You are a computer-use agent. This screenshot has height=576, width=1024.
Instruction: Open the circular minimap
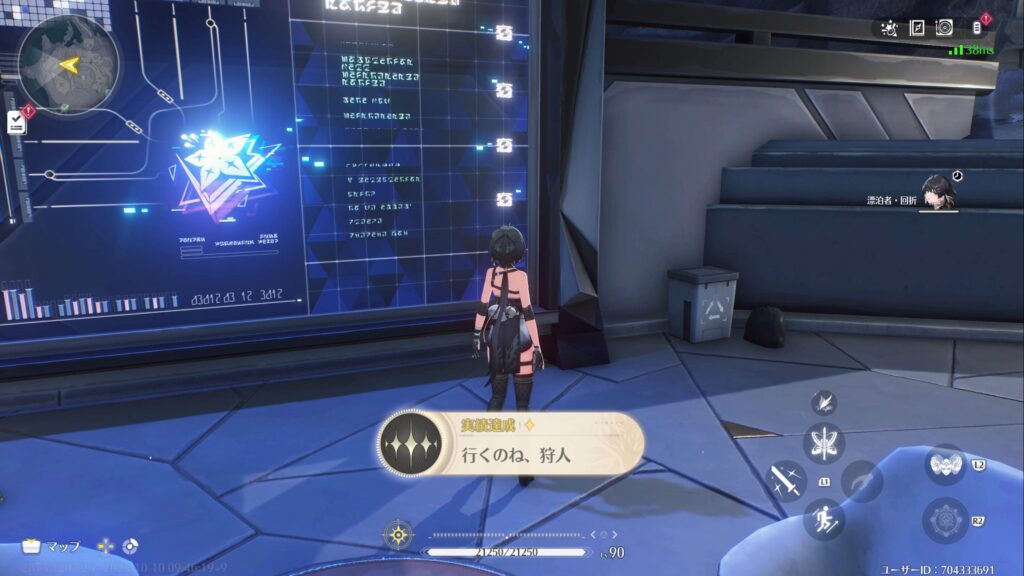pyautogui.click(x=68, y=64)
